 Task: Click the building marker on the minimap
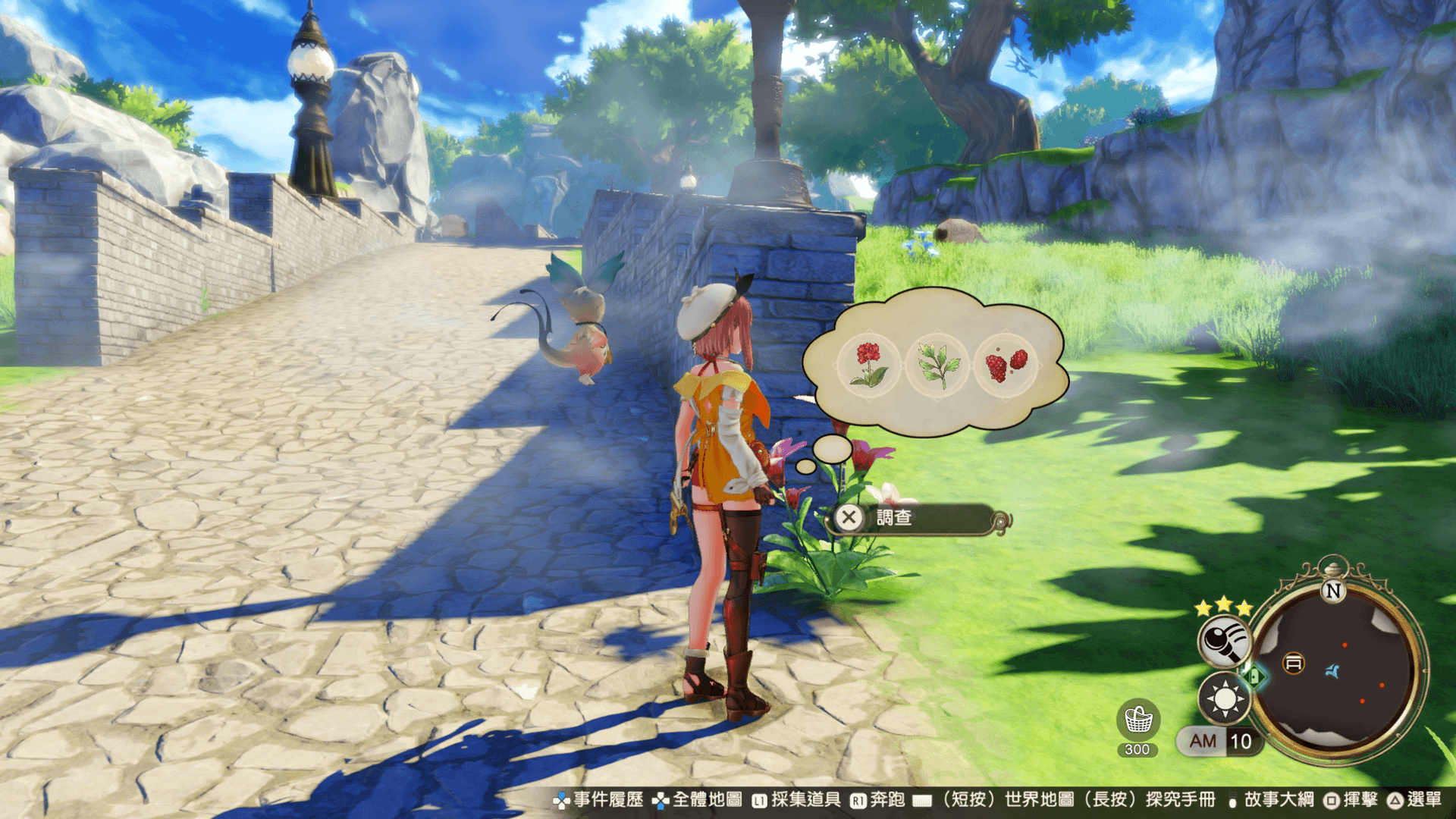[x=1294, y=664]
